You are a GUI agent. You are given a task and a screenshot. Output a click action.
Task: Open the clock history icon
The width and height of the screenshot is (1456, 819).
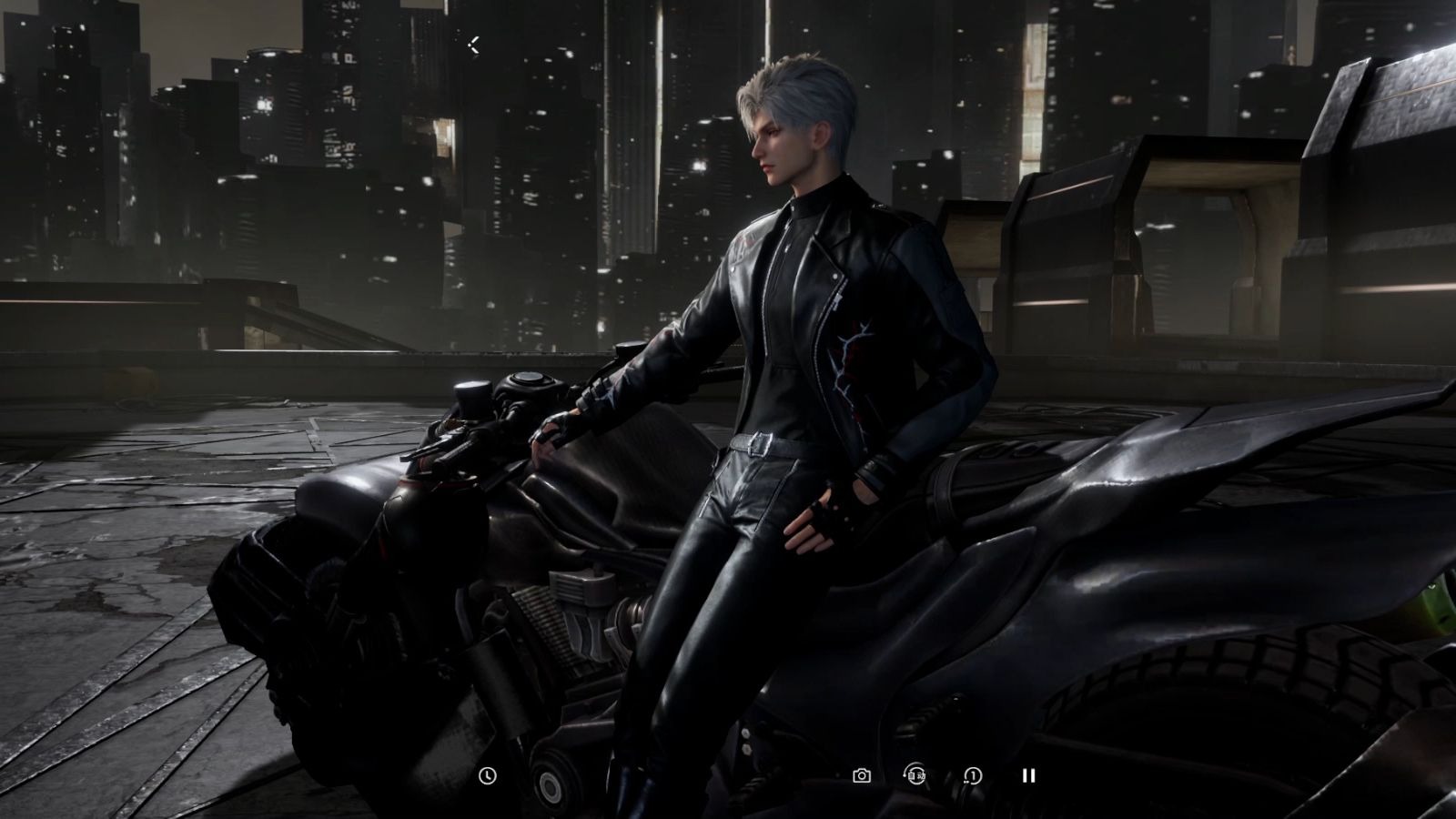coord(488,775)
